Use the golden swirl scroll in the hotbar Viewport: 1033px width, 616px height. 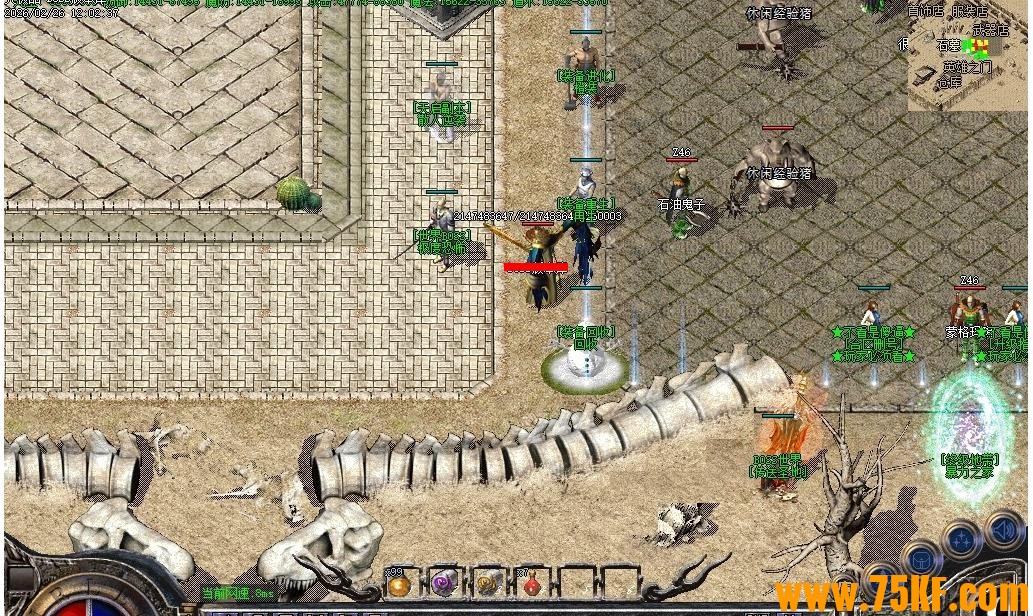[x=488, y=584]
